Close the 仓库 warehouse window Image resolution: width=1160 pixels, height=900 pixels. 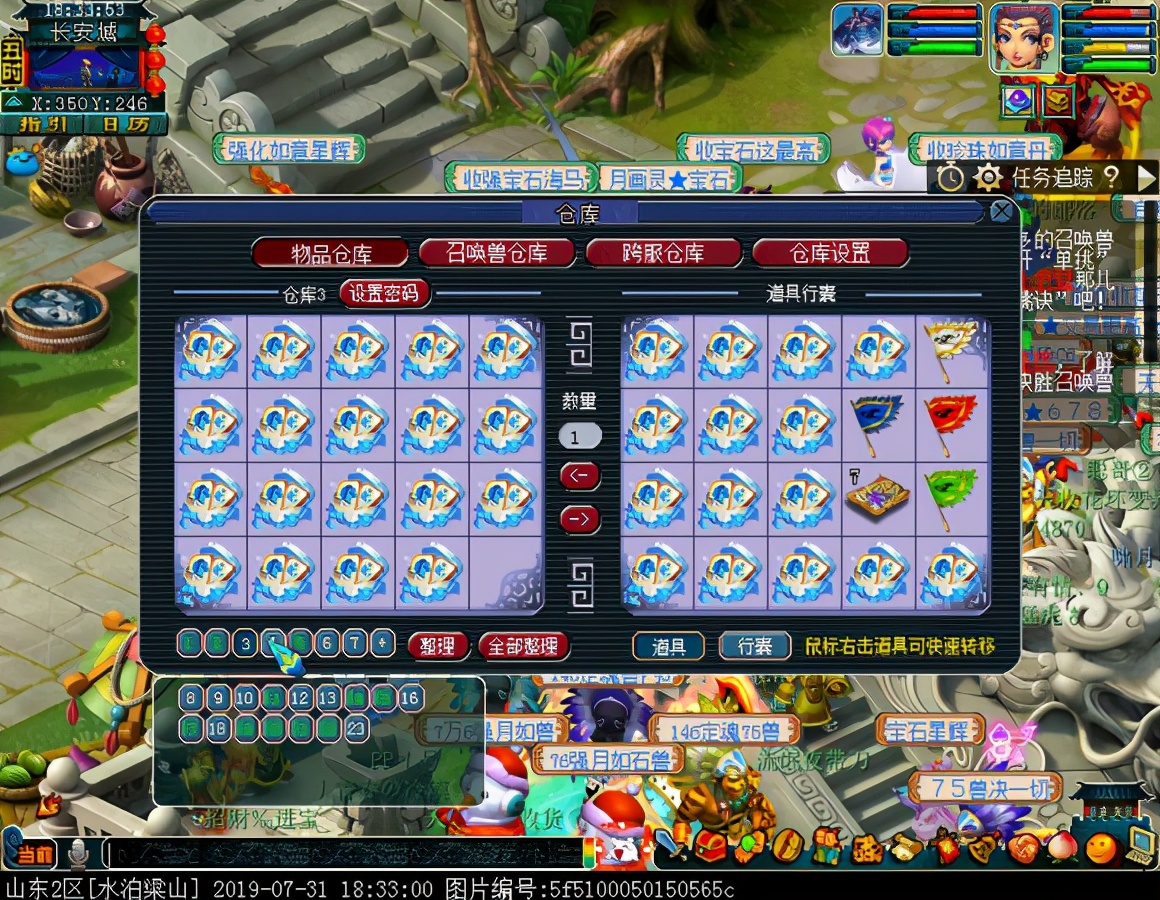coord(1001,211)
